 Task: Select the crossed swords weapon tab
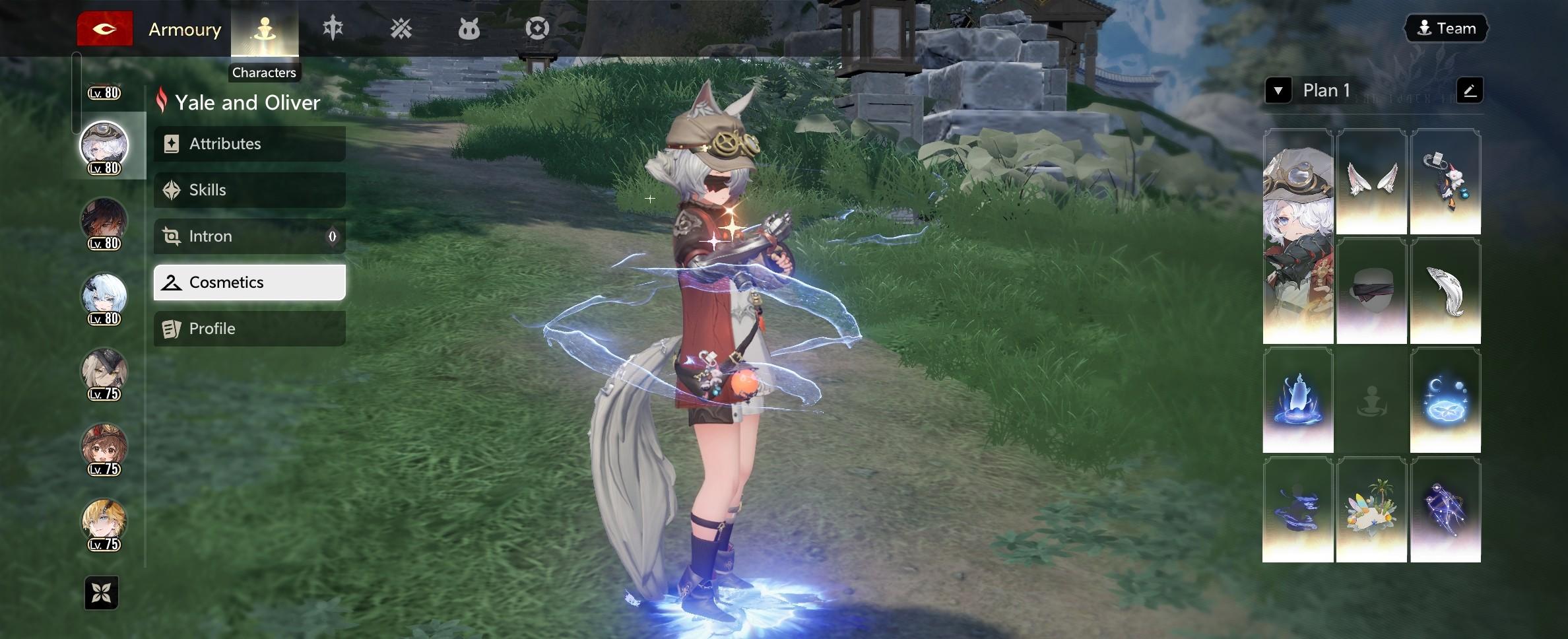[401, 29]
